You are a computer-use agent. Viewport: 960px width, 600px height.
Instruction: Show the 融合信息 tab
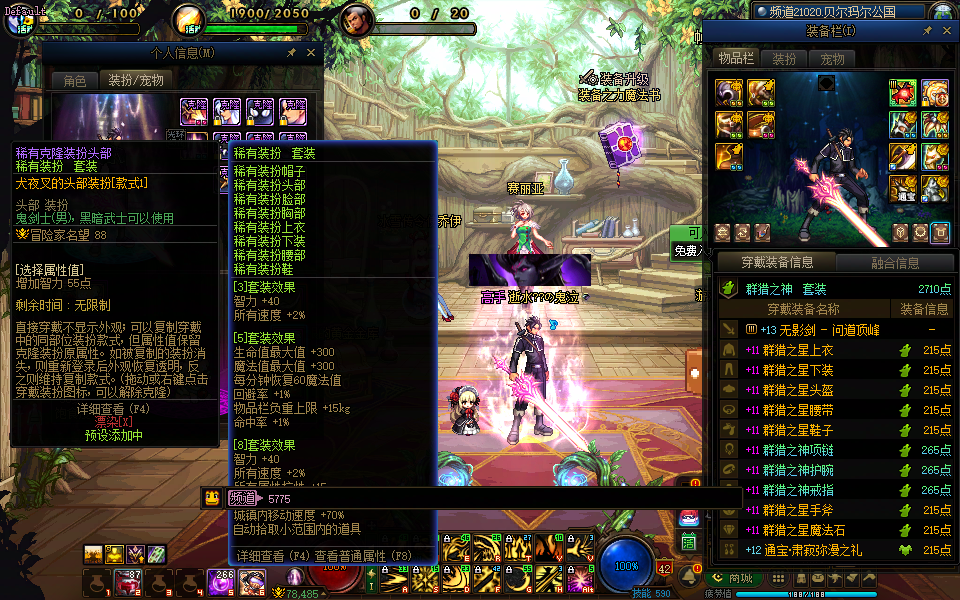click(893, 263)
